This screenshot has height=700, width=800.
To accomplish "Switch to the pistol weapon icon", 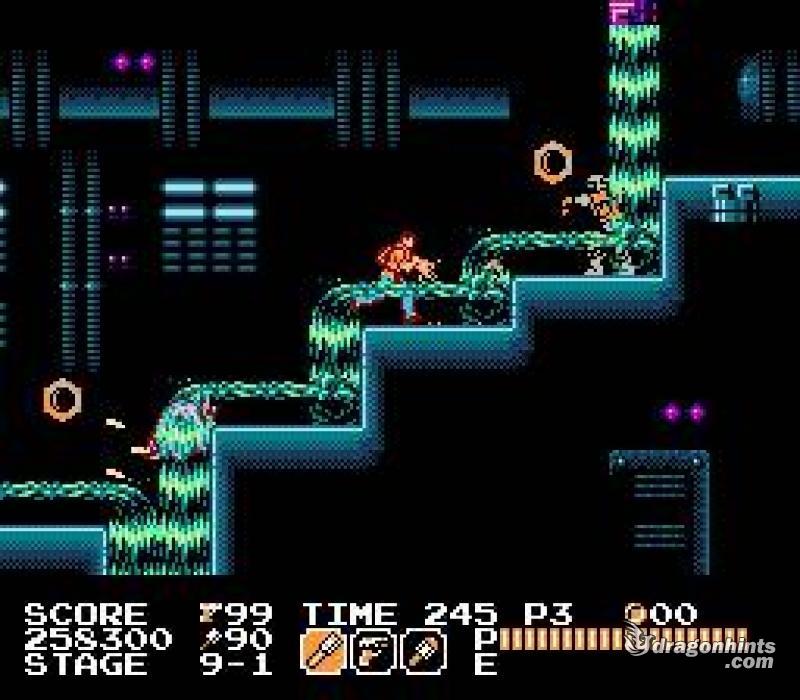I will coord(370,651).
